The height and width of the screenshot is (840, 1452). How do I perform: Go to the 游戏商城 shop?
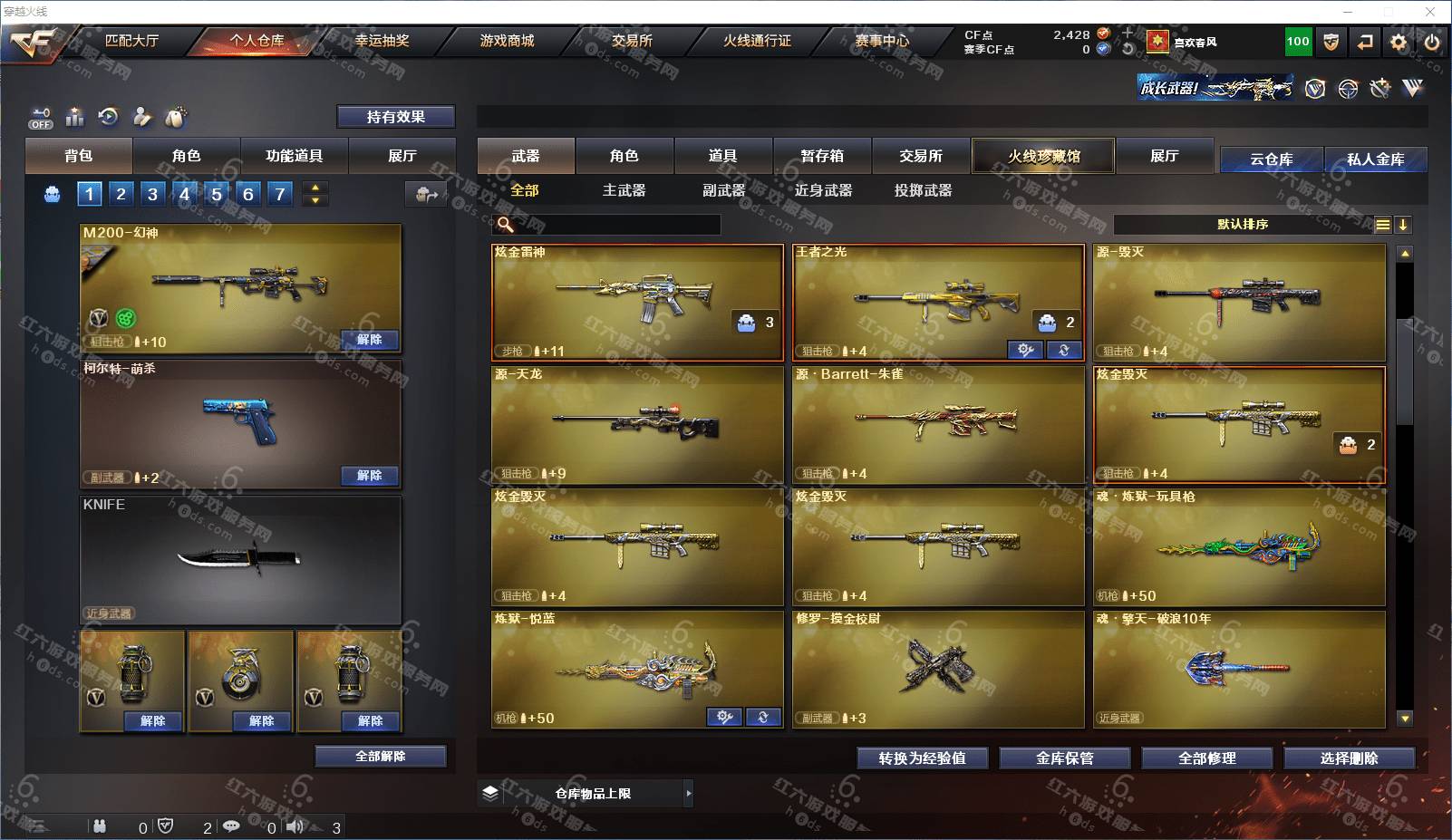tap(507, 41)
